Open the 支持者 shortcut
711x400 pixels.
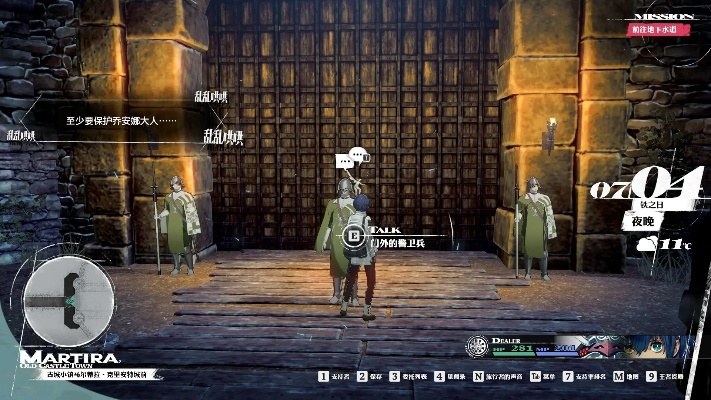tap(334, 377)
